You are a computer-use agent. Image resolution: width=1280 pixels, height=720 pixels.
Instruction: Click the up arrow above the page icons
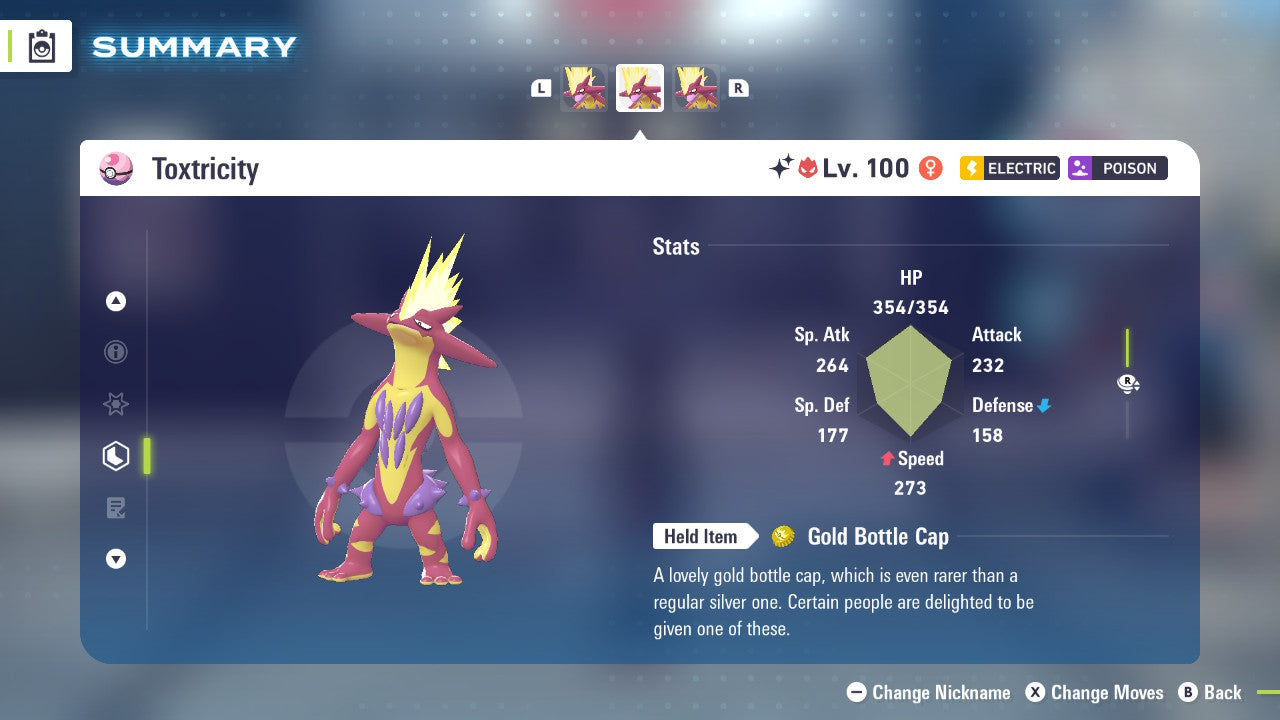point(116,301)
